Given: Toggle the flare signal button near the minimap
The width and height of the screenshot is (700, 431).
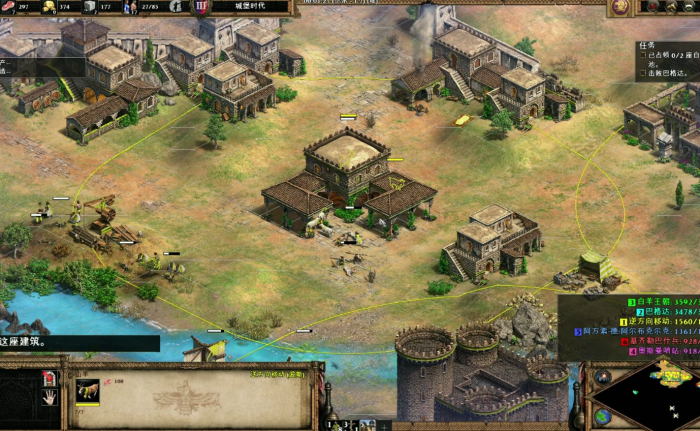Looking at the screenshot, I should click(x=603, y=377).
